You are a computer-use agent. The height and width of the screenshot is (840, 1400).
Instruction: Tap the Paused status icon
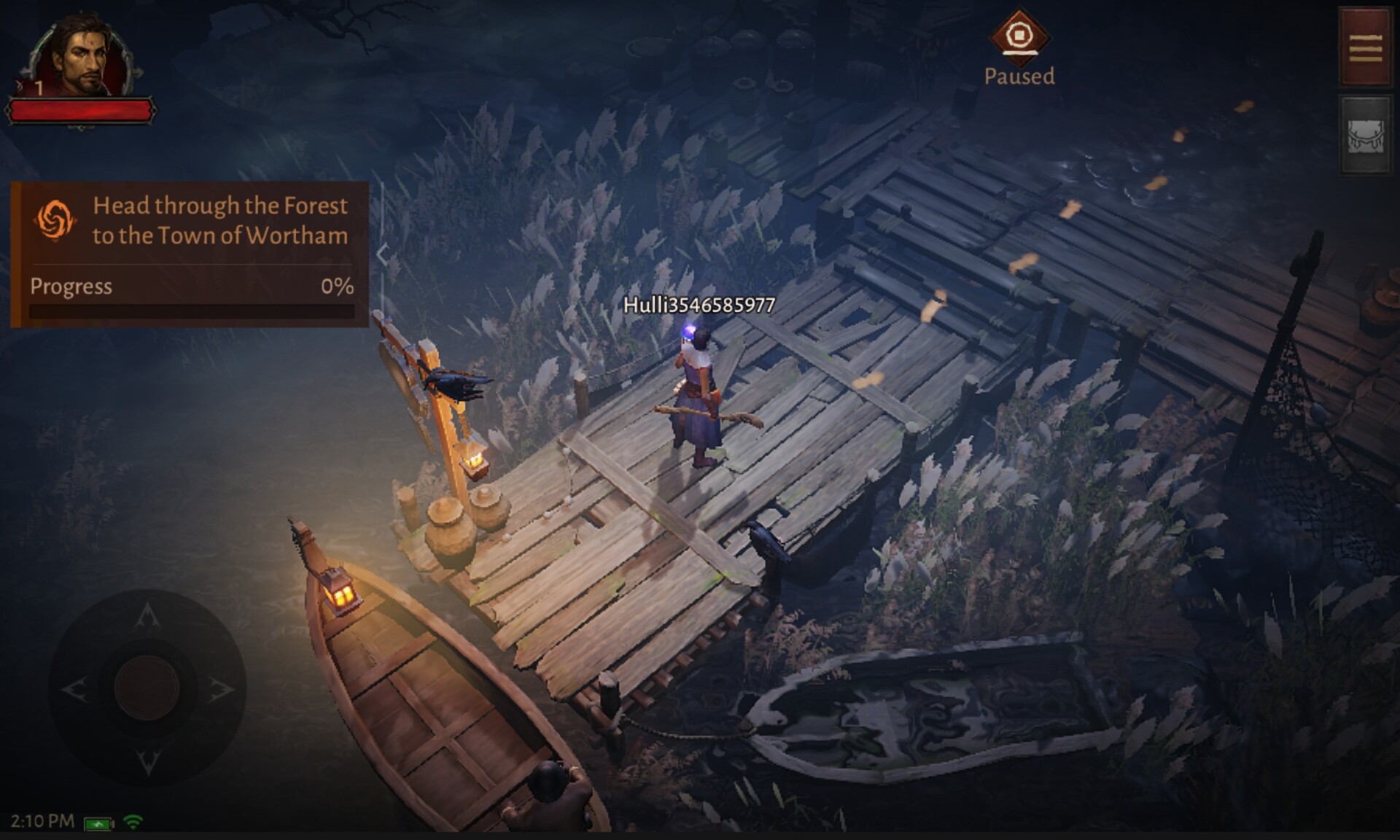[x=1019, y=35]
